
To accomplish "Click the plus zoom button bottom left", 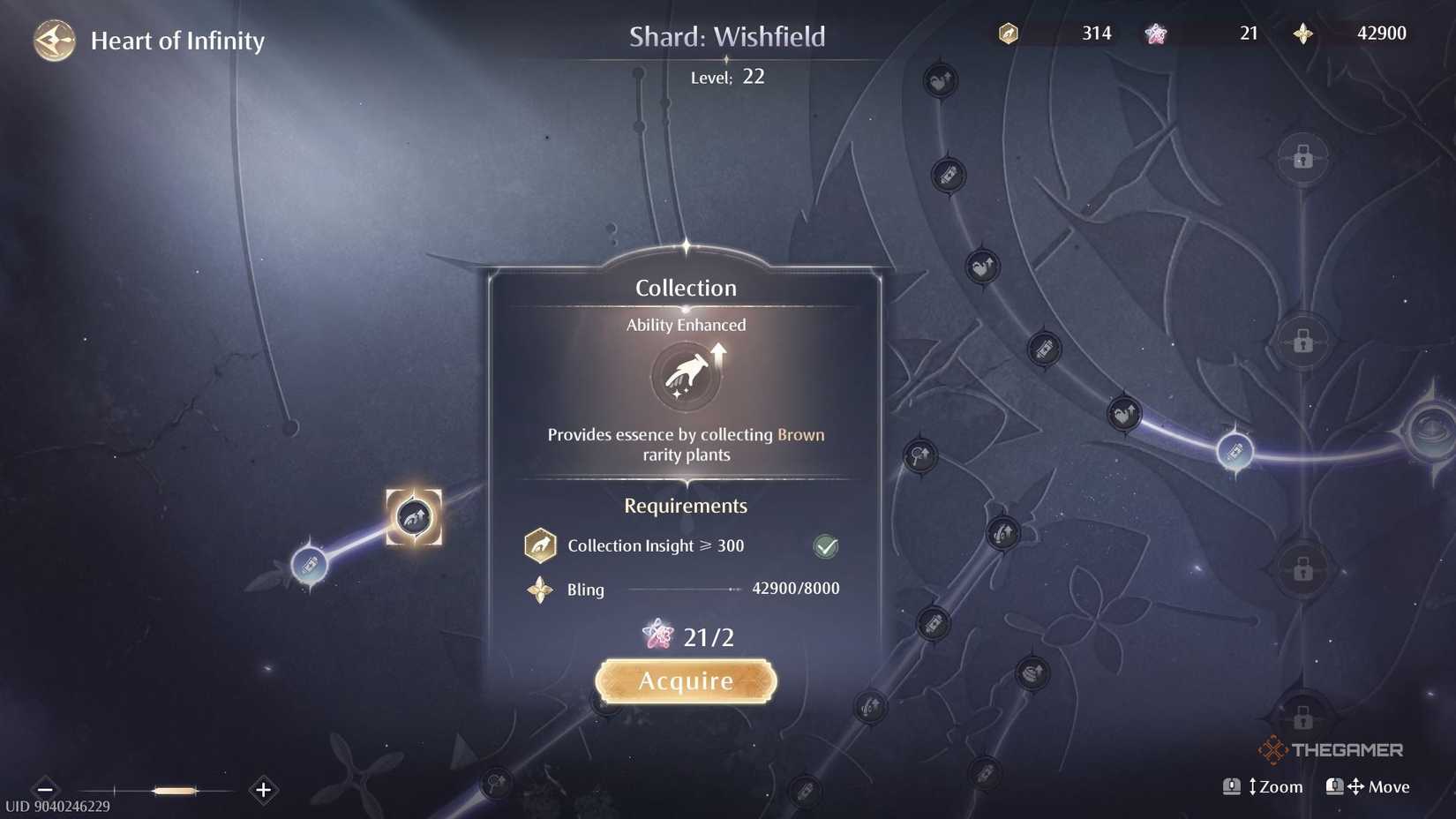I will [x=262, y=790].
